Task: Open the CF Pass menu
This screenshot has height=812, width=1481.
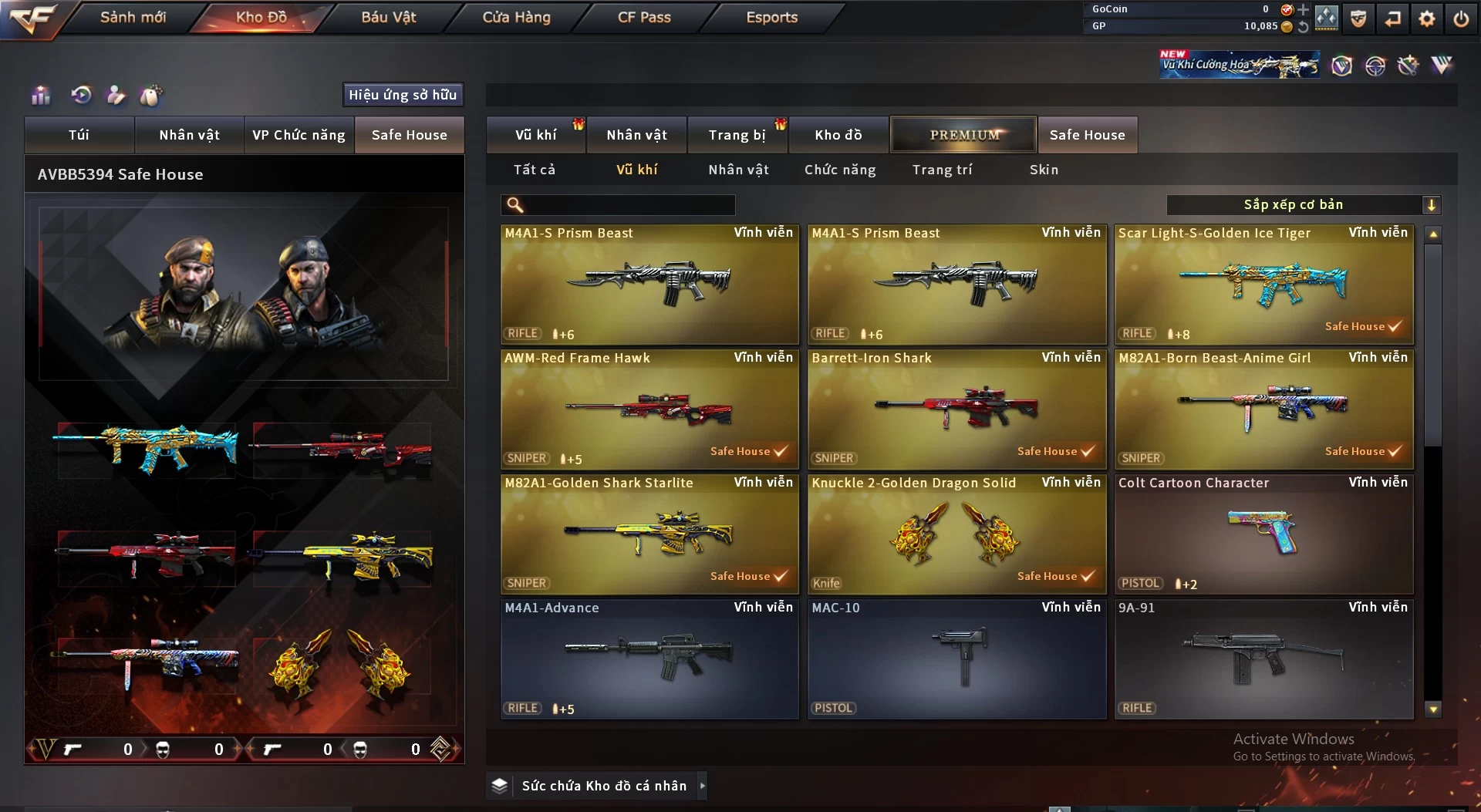Action: click(x=644, y=17)
